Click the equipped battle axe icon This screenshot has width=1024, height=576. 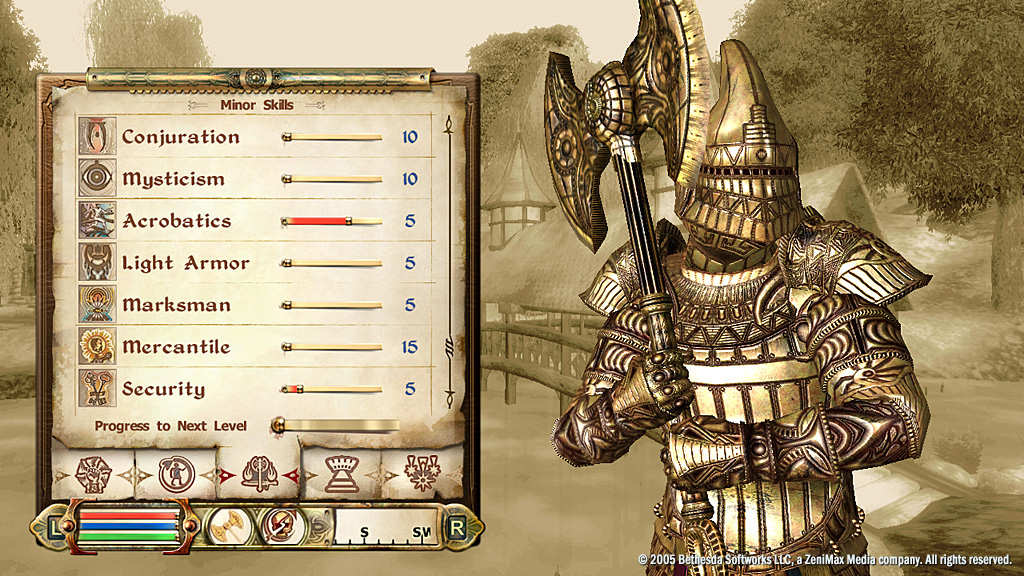227,525
